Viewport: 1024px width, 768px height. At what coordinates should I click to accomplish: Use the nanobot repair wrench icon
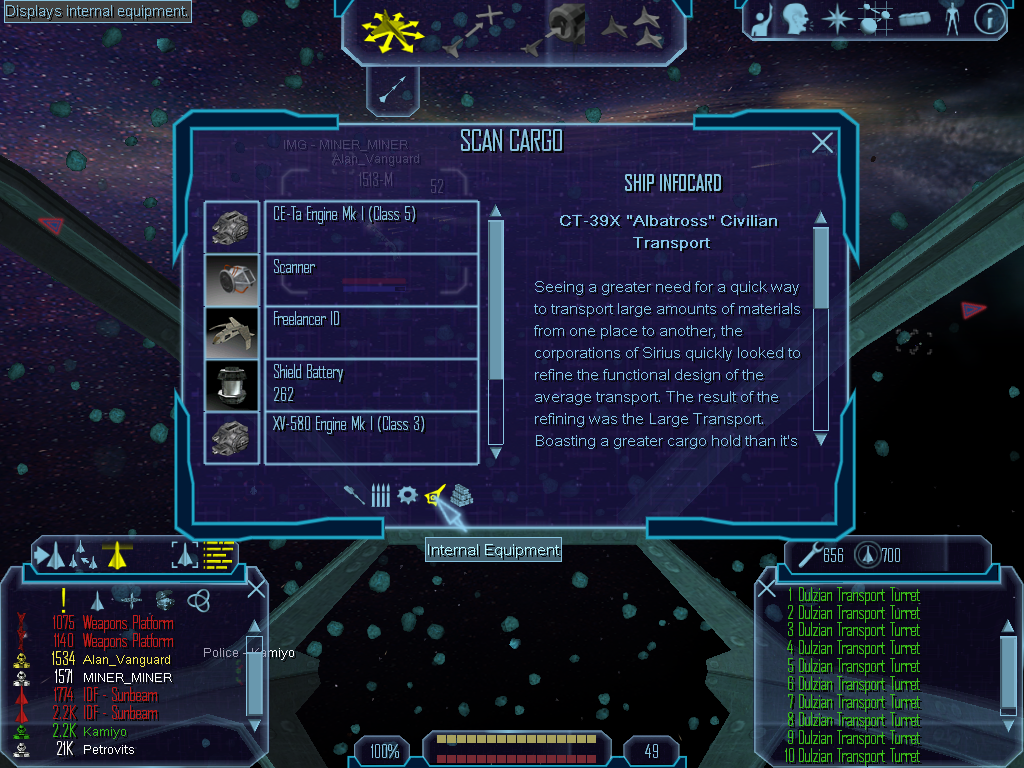pos(806,555)
